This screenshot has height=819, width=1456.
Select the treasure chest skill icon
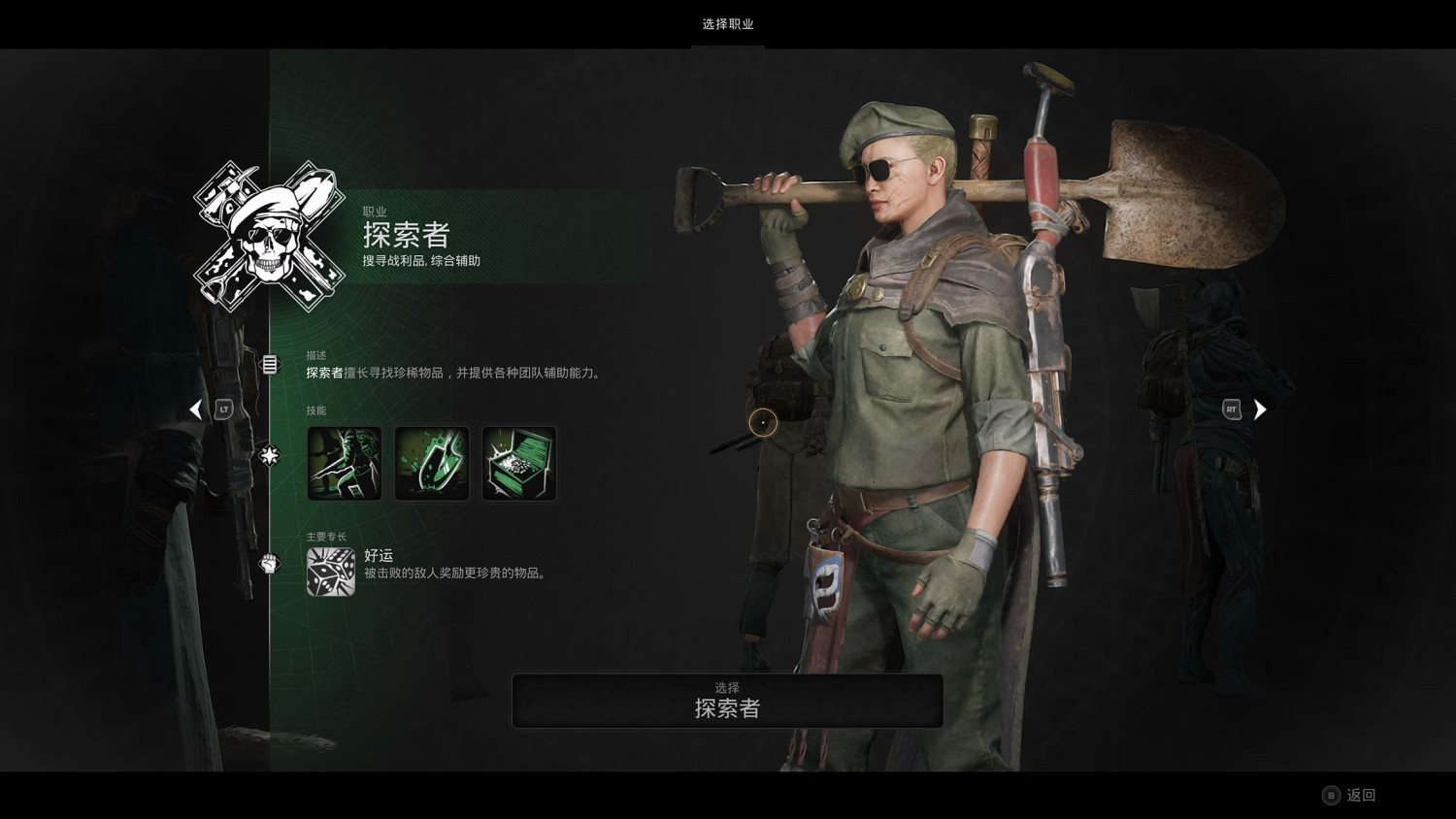[519, 464]
